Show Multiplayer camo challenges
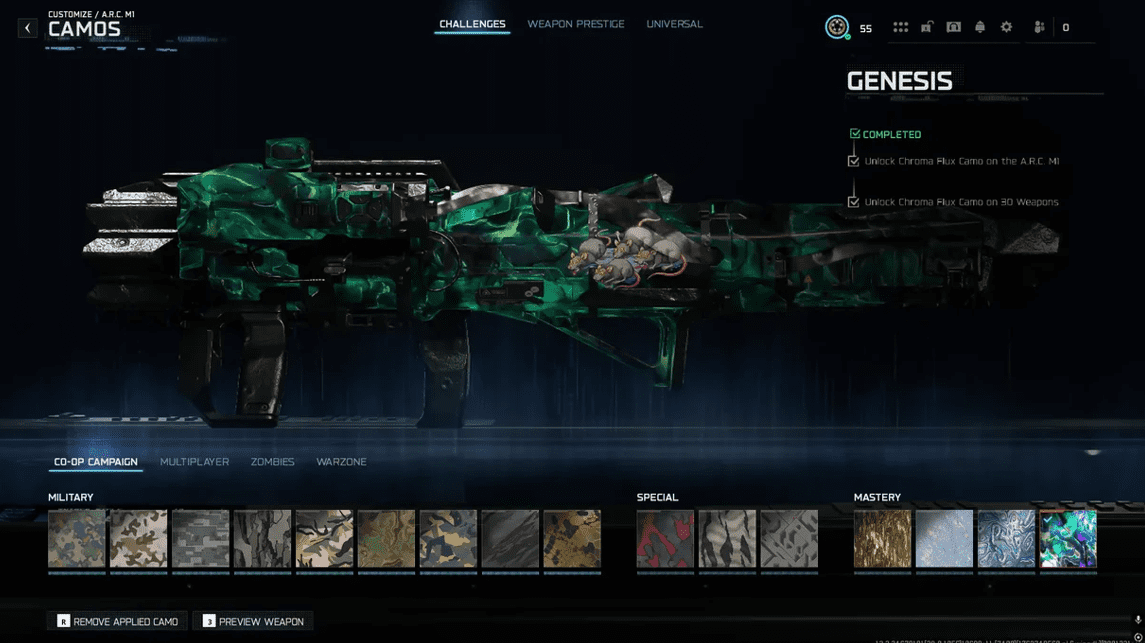Image resolution: width=1145 pixels, height=643 pixels. (x=194, y=462)
